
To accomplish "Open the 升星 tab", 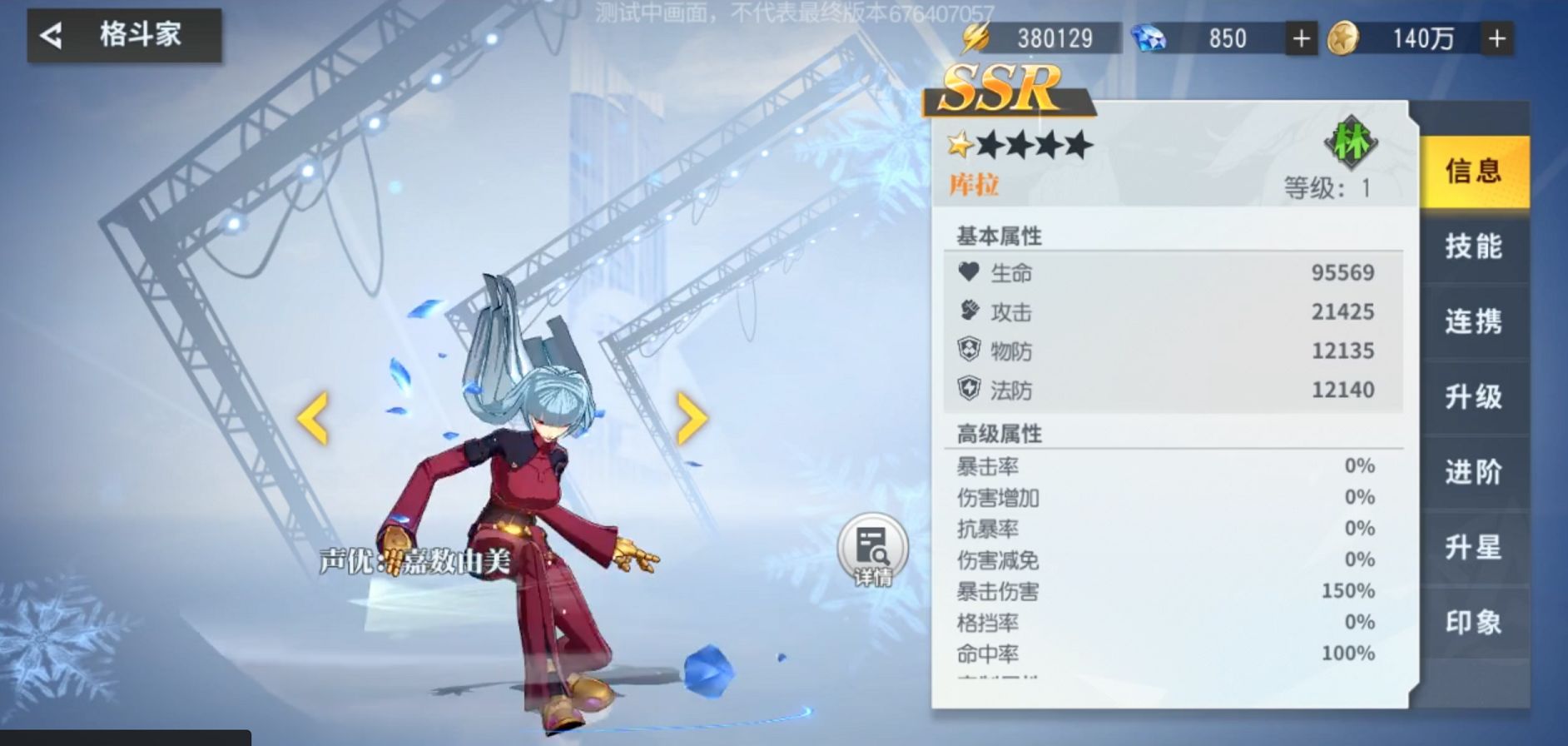I will (x=1473, y=547).
